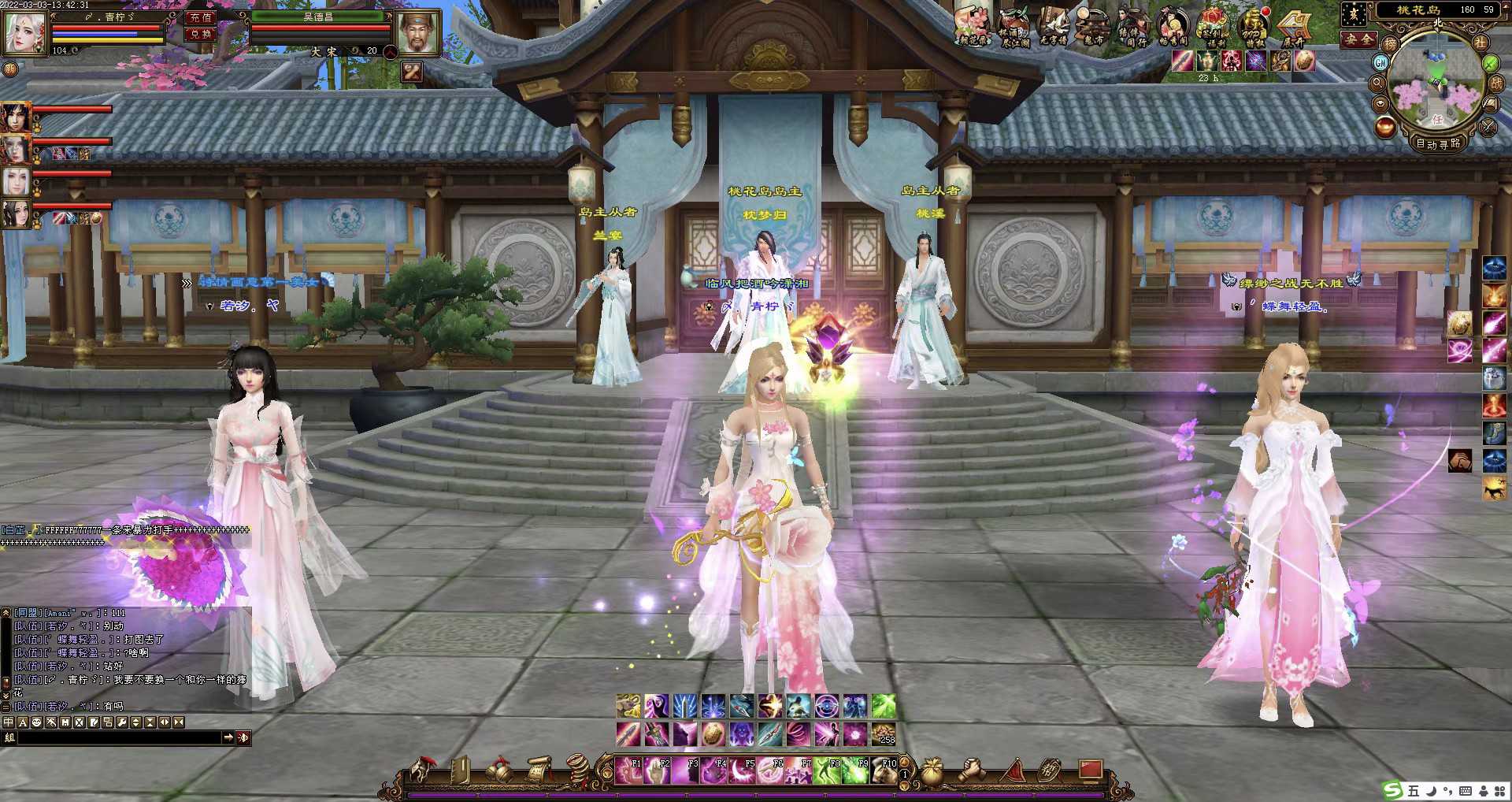Image resolution: width=1512 pixels, height=802 pixels.
Task: Open the circular minimap
Action: 1437,87
